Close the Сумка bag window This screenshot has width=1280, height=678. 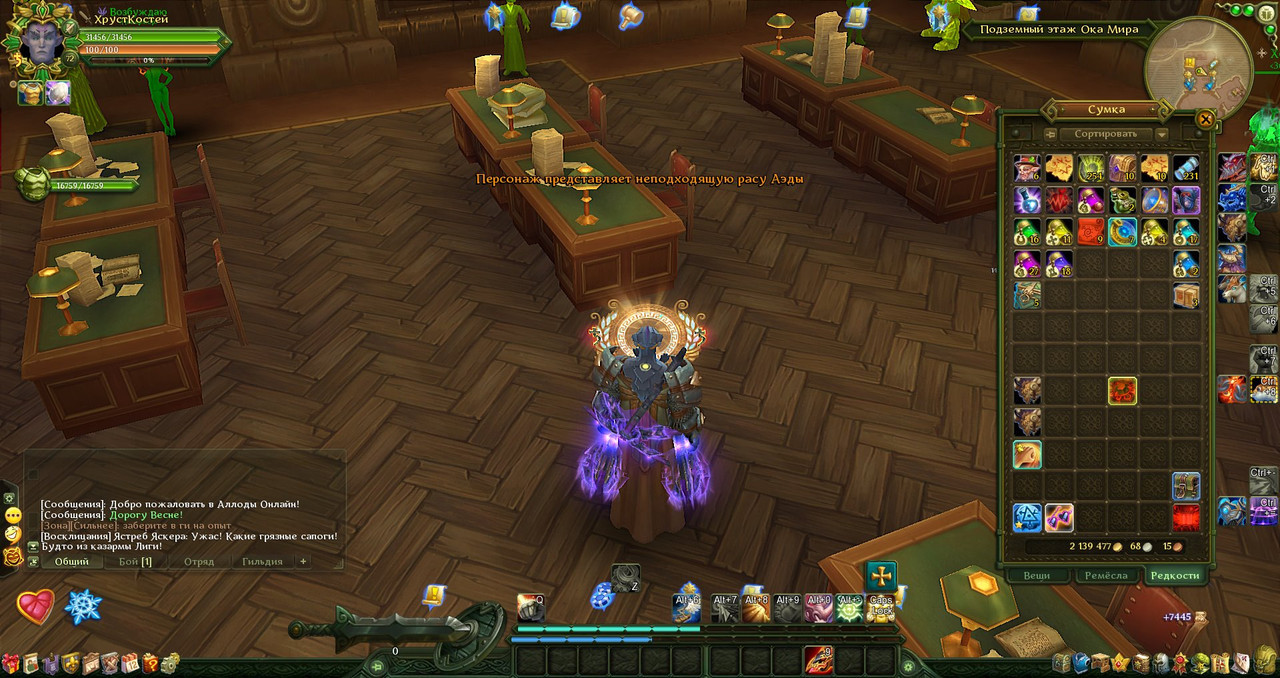[1205, 119]
